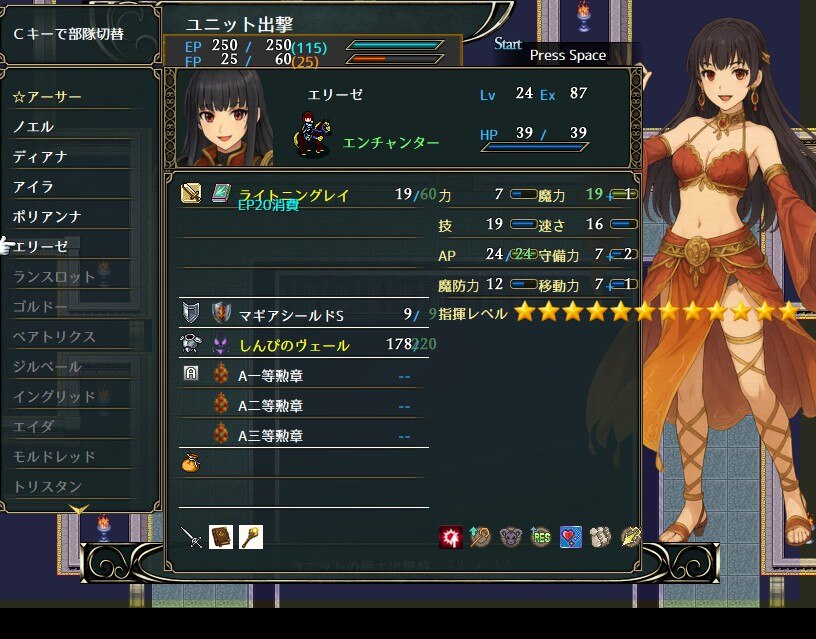Choose the highlighted unit エリーゼ

pyautogui.click(x=41, y=247)
